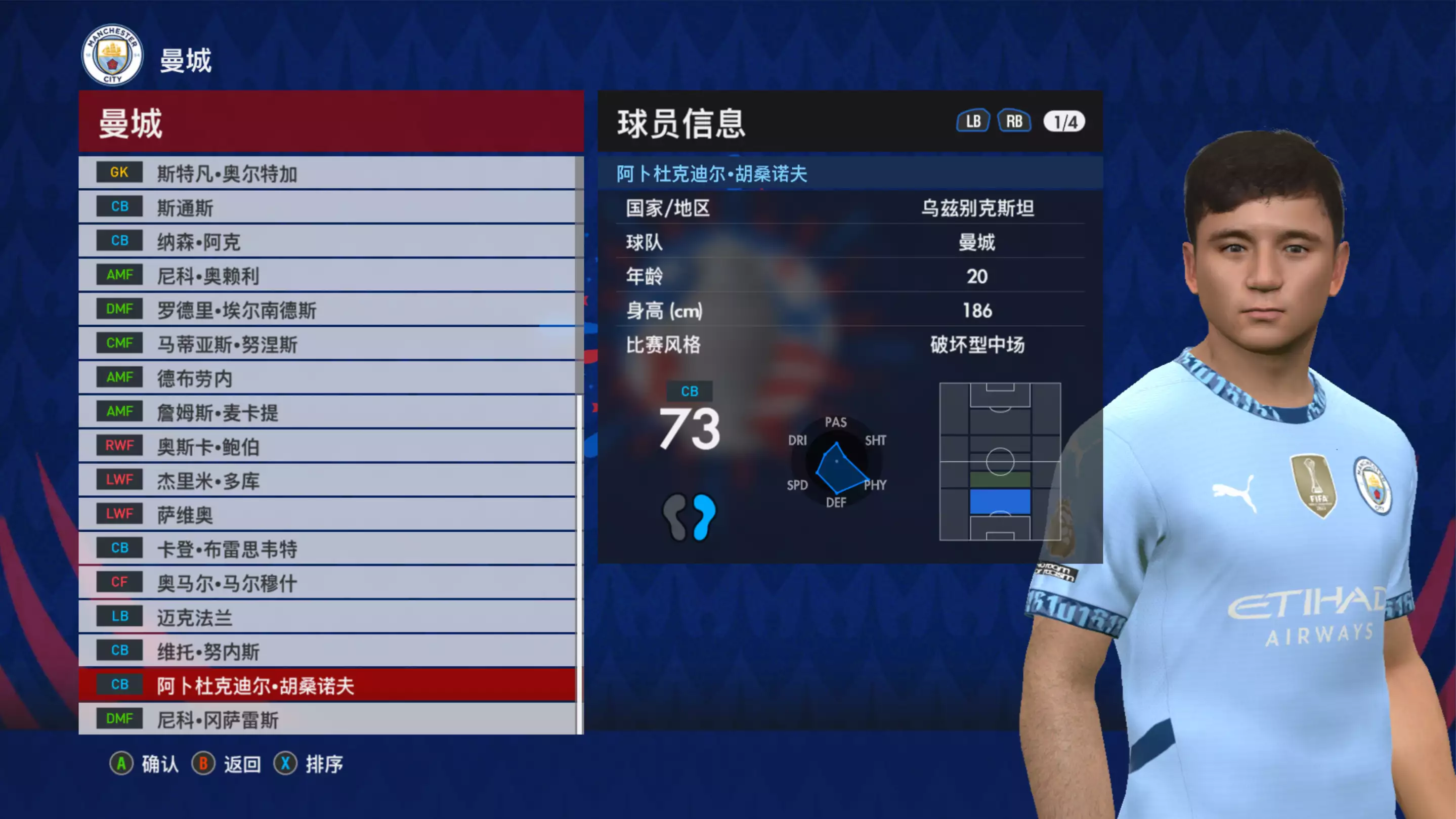The image size is (1456, 819).
Task: Select 罗德里•埃尔南德斯 row
Action: [328, 310]
